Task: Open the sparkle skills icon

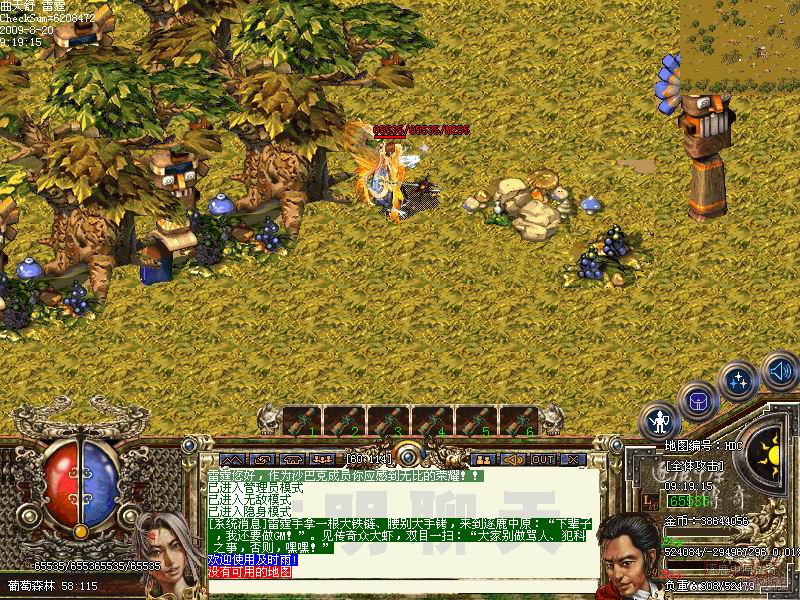Action: [739, 381]
